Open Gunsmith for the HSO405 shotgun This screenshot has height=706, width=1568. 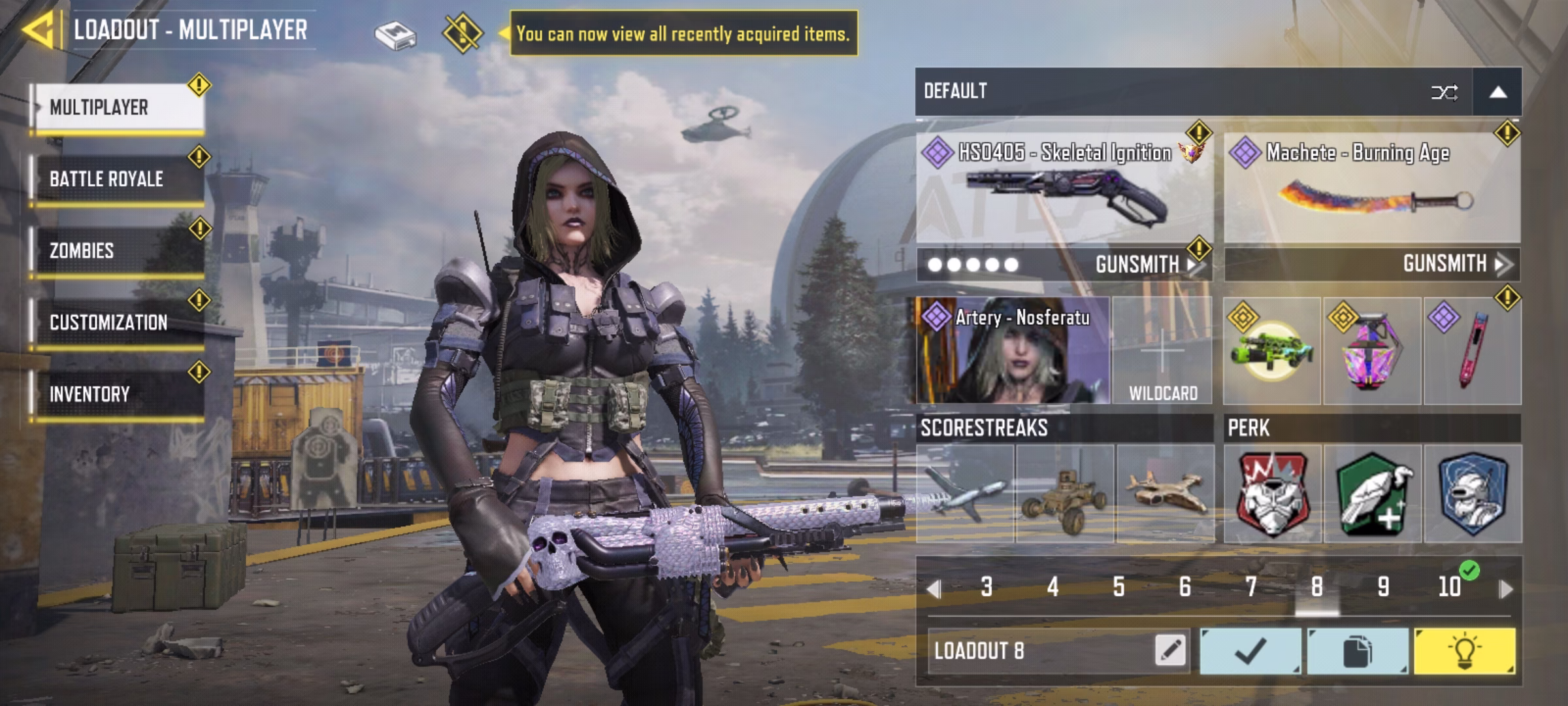[1143, 265]
